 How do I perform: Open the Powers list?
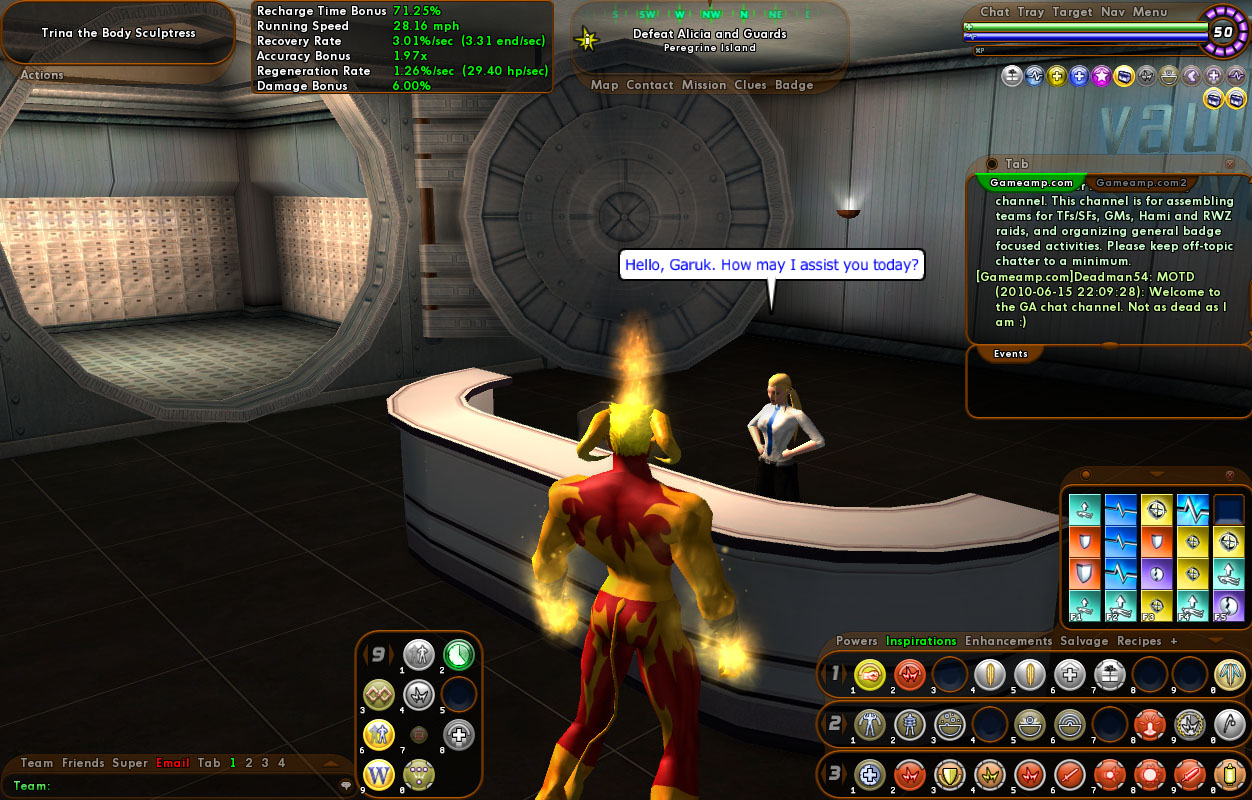click(857, 641)
